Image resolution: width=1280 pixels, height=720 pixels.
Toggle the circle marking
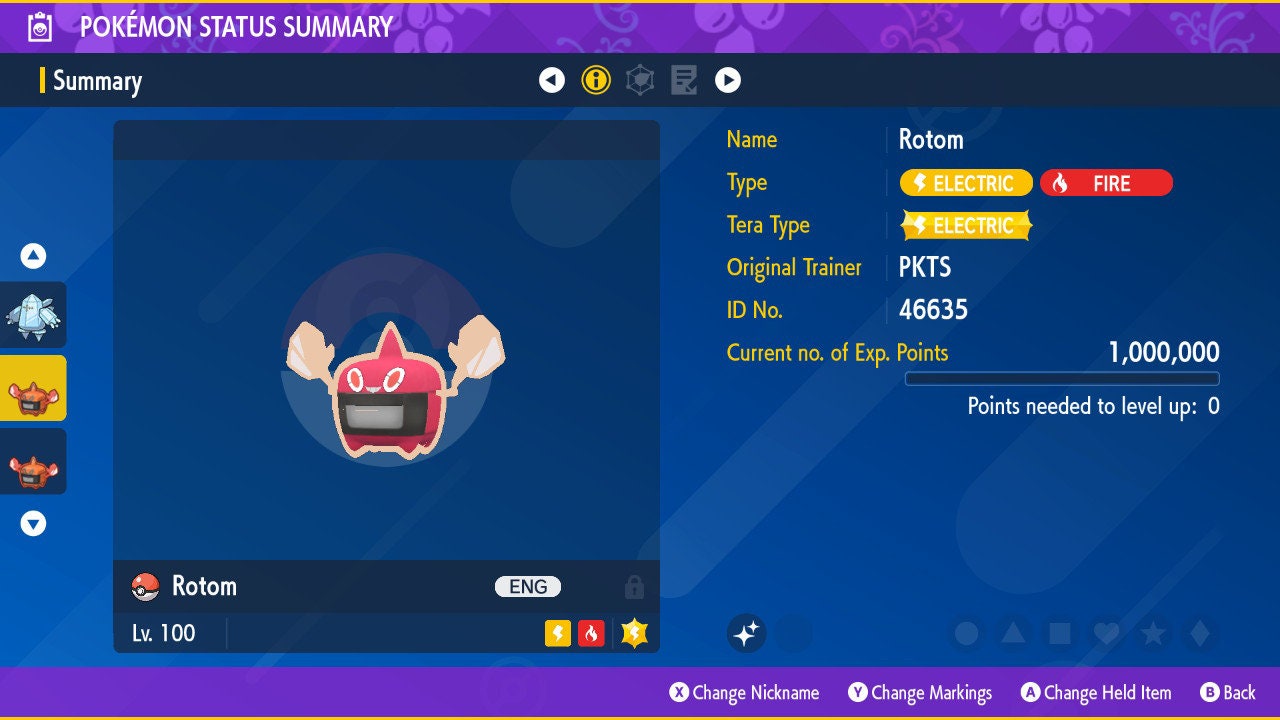pos(966,633)
